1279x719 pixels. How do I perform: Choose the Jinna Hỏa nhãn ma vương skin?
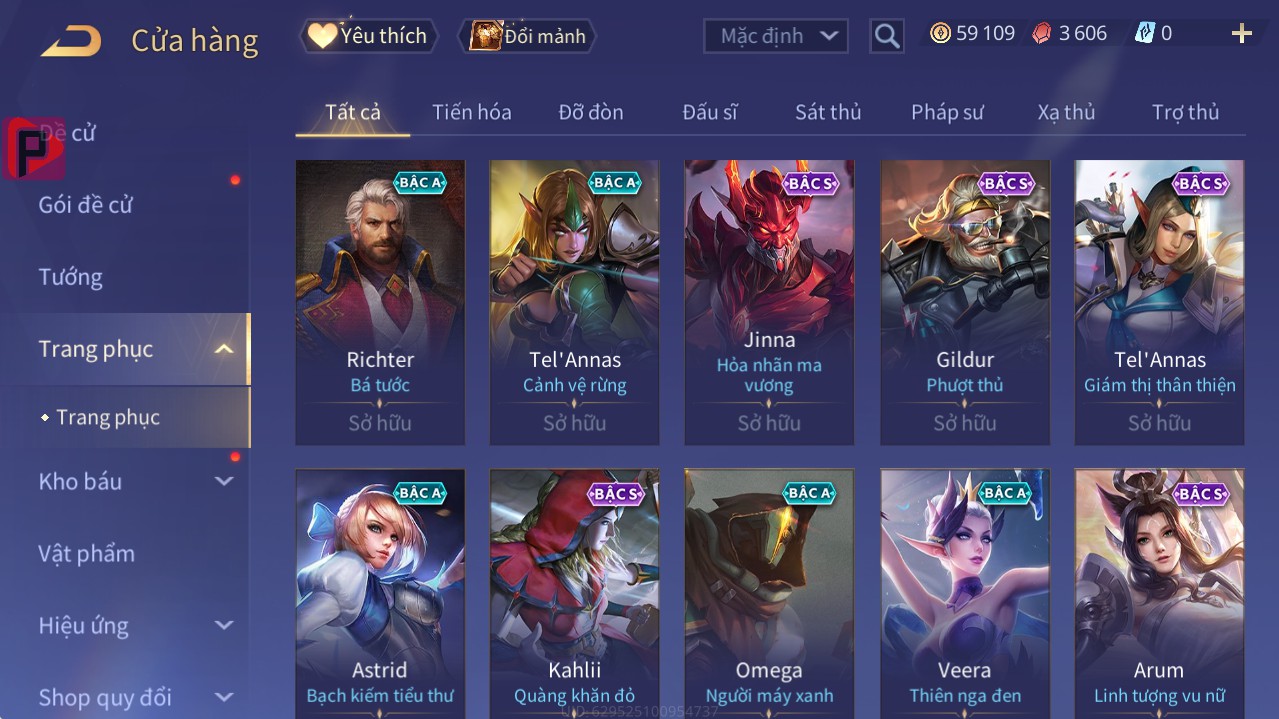[769, 302]
